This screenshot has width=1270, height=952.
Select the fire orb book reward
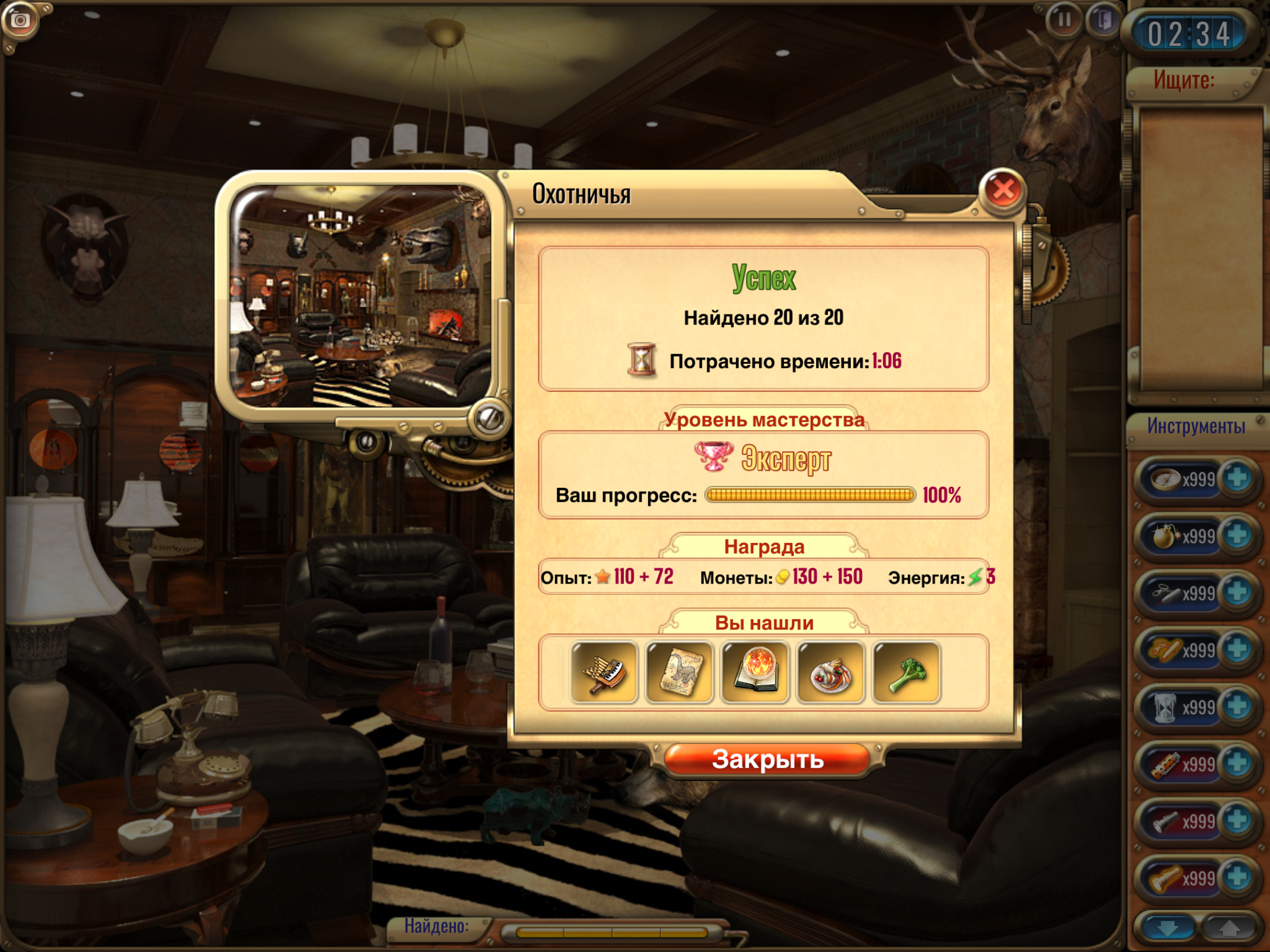pyautogui.click(x=756, y=672)
